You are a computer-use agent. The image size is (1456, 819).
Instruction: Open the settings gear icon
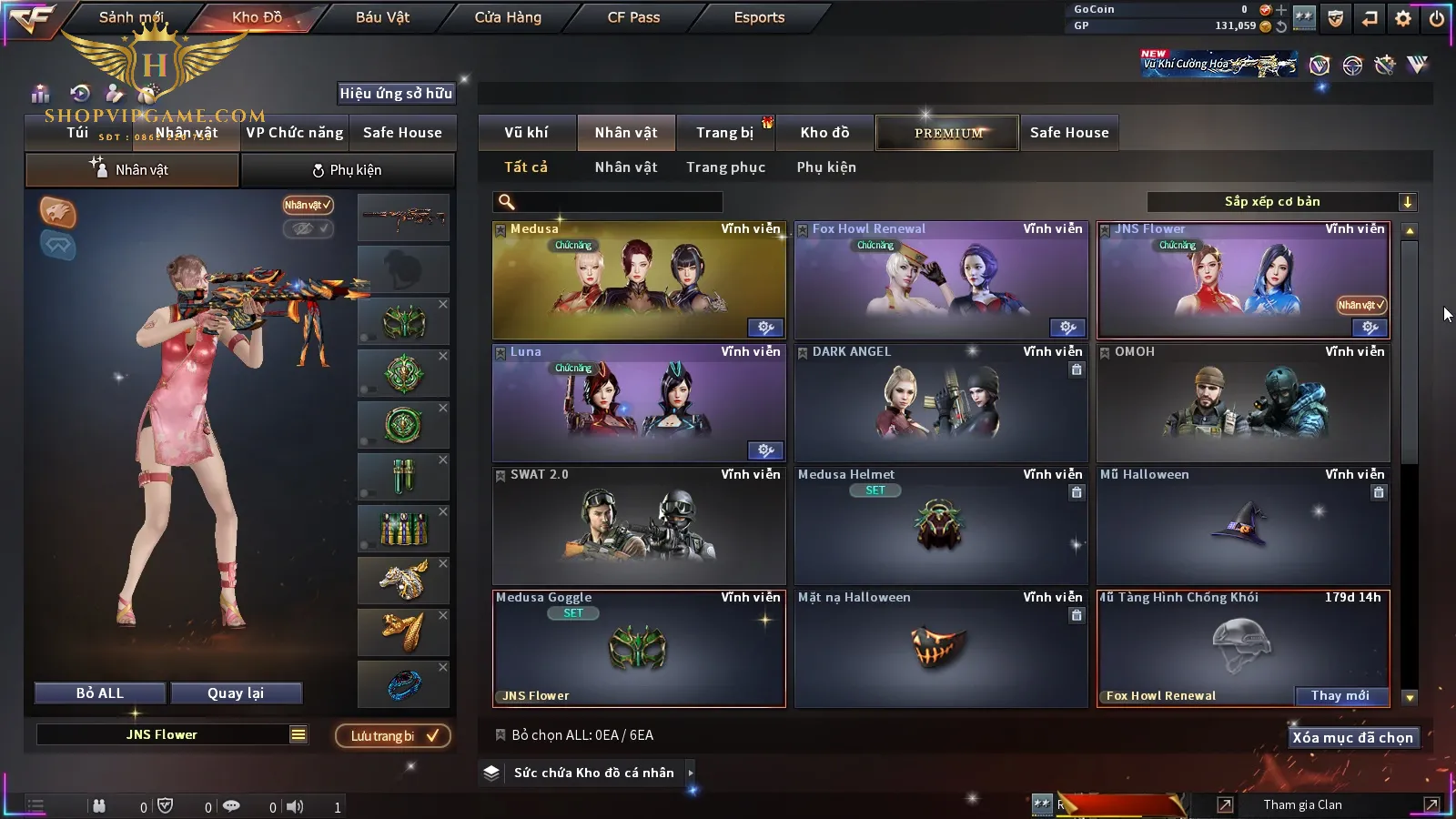click(x=1403, y=18)
